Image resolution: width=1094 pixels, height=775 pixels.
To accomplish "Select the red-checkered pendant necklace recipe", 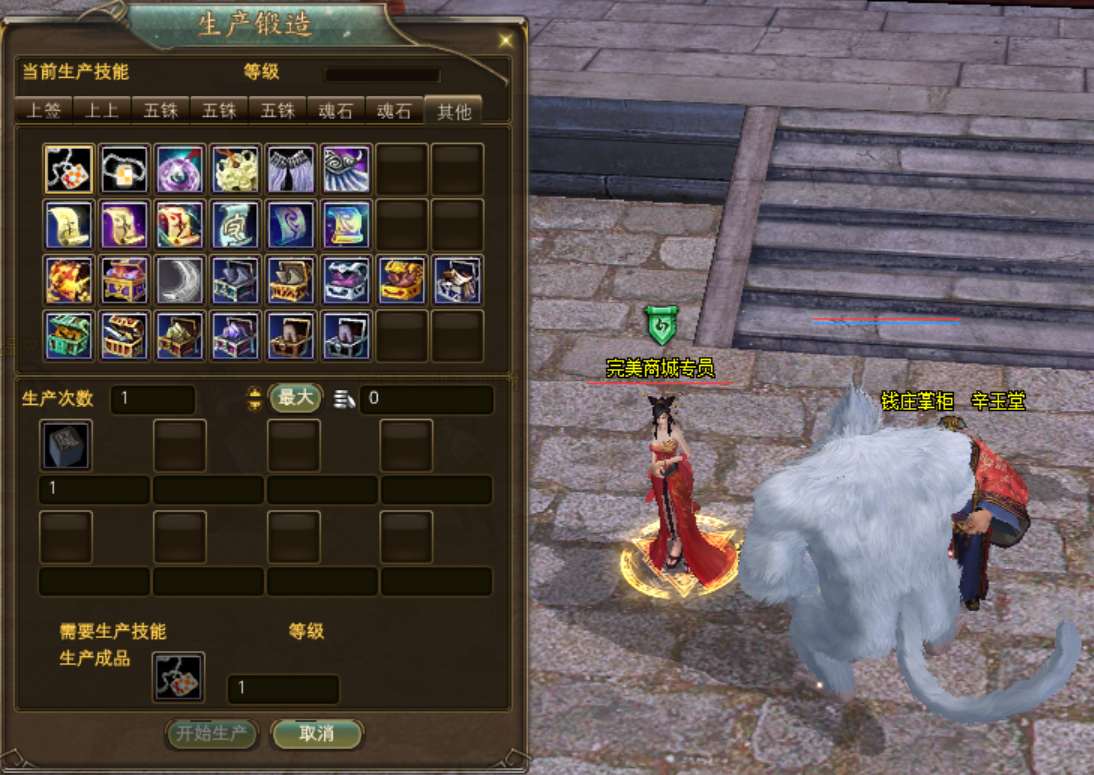I will pyautogui.click(x=69, y=169).
